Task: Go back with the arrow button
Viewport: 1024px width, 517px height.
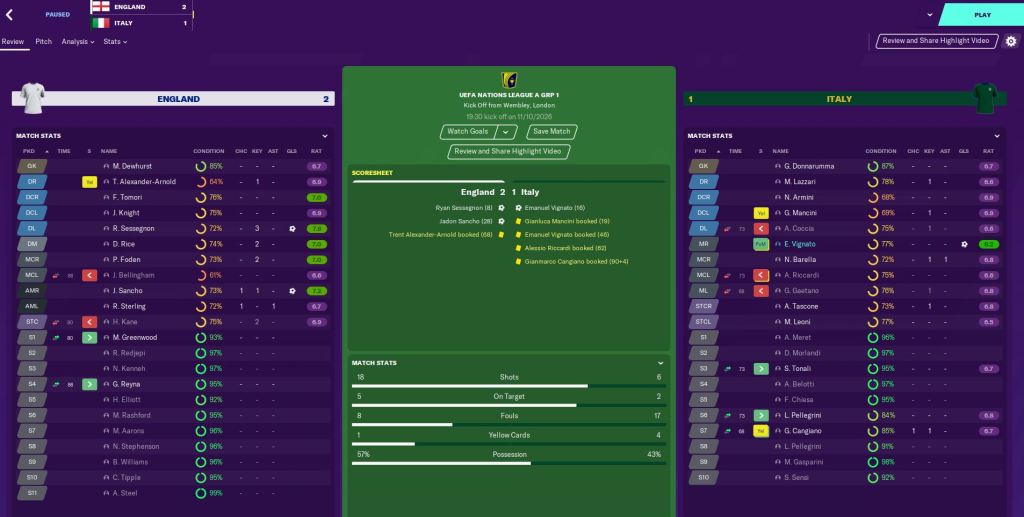Action: [x=10, y=15]
